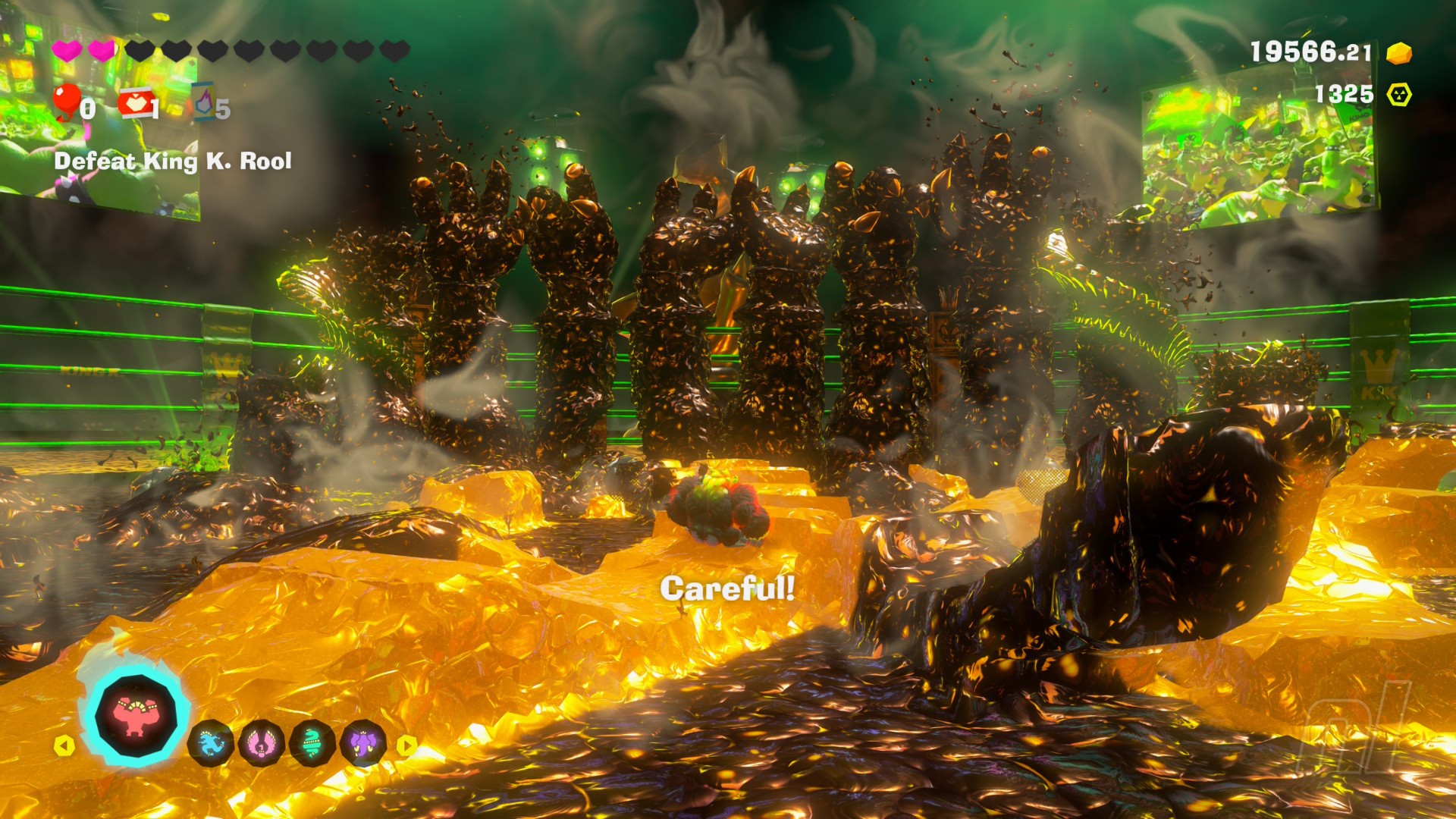Select the red Kong Bananza transformation icon
Viewport: 1456px width, 819px height.
[x=136, y=716]
